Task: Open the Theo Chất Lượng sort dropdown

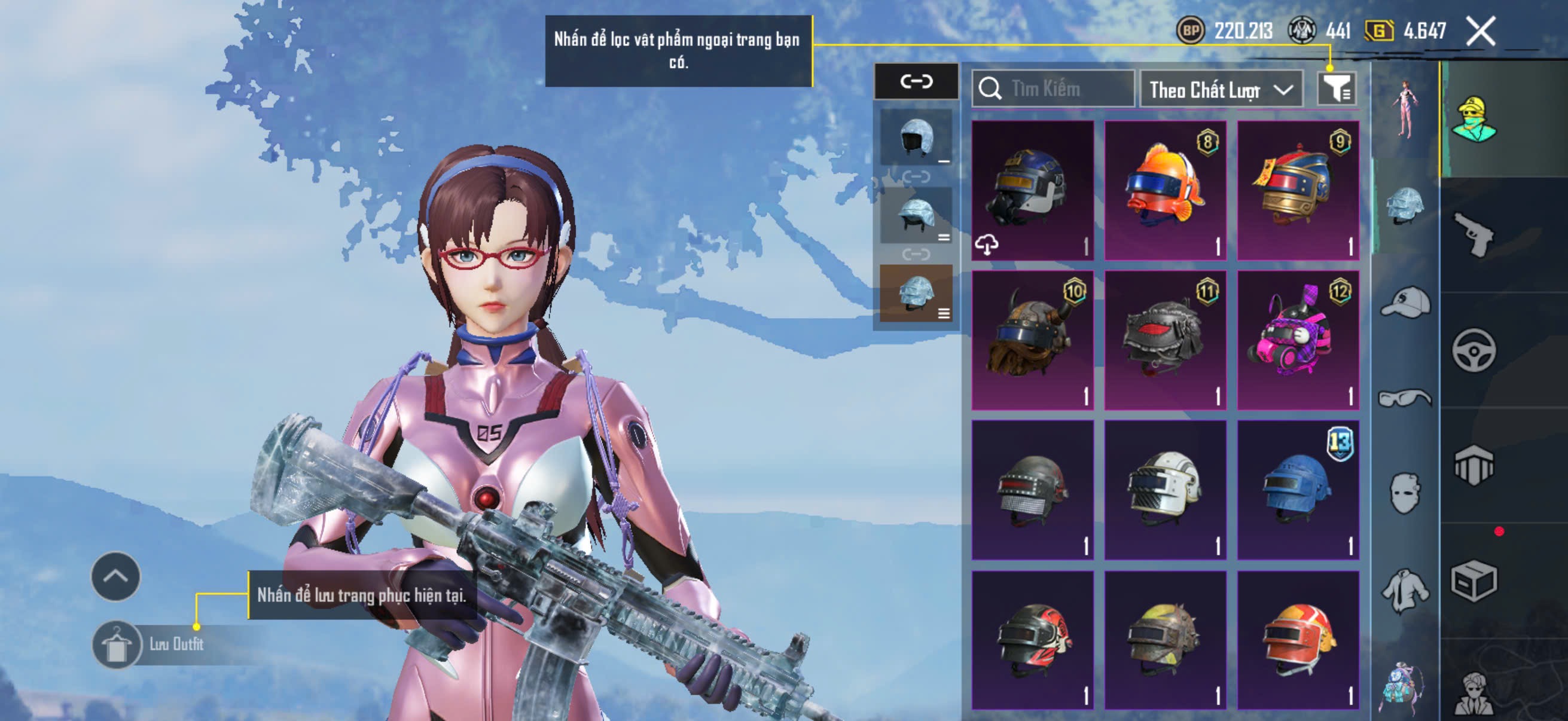Action: pyautogui.click(x=1221, y=90)
